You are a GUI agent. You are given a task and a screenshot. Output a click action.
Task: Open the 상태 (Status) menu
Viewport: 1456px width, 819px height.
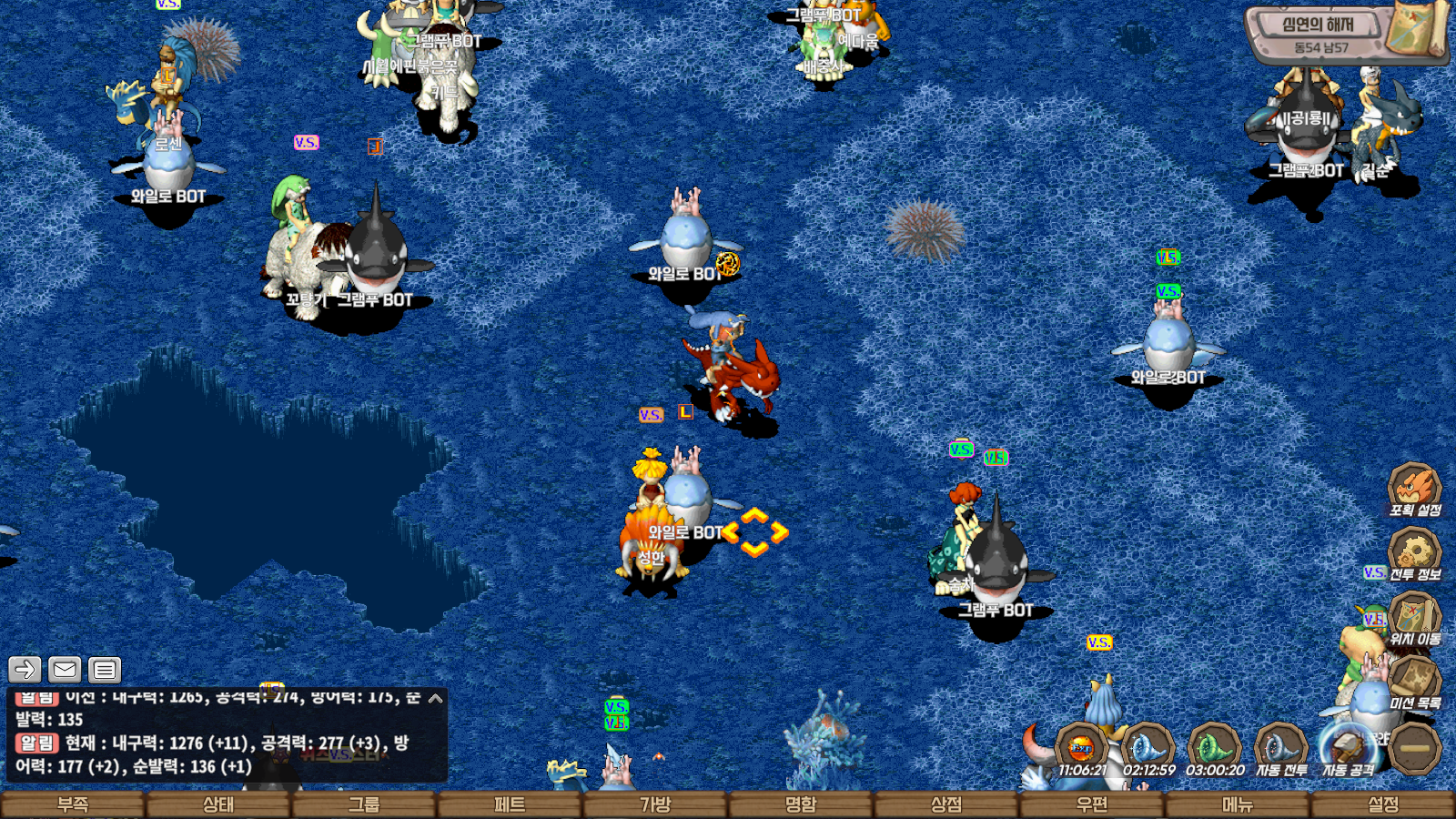(x=218, y=804)
